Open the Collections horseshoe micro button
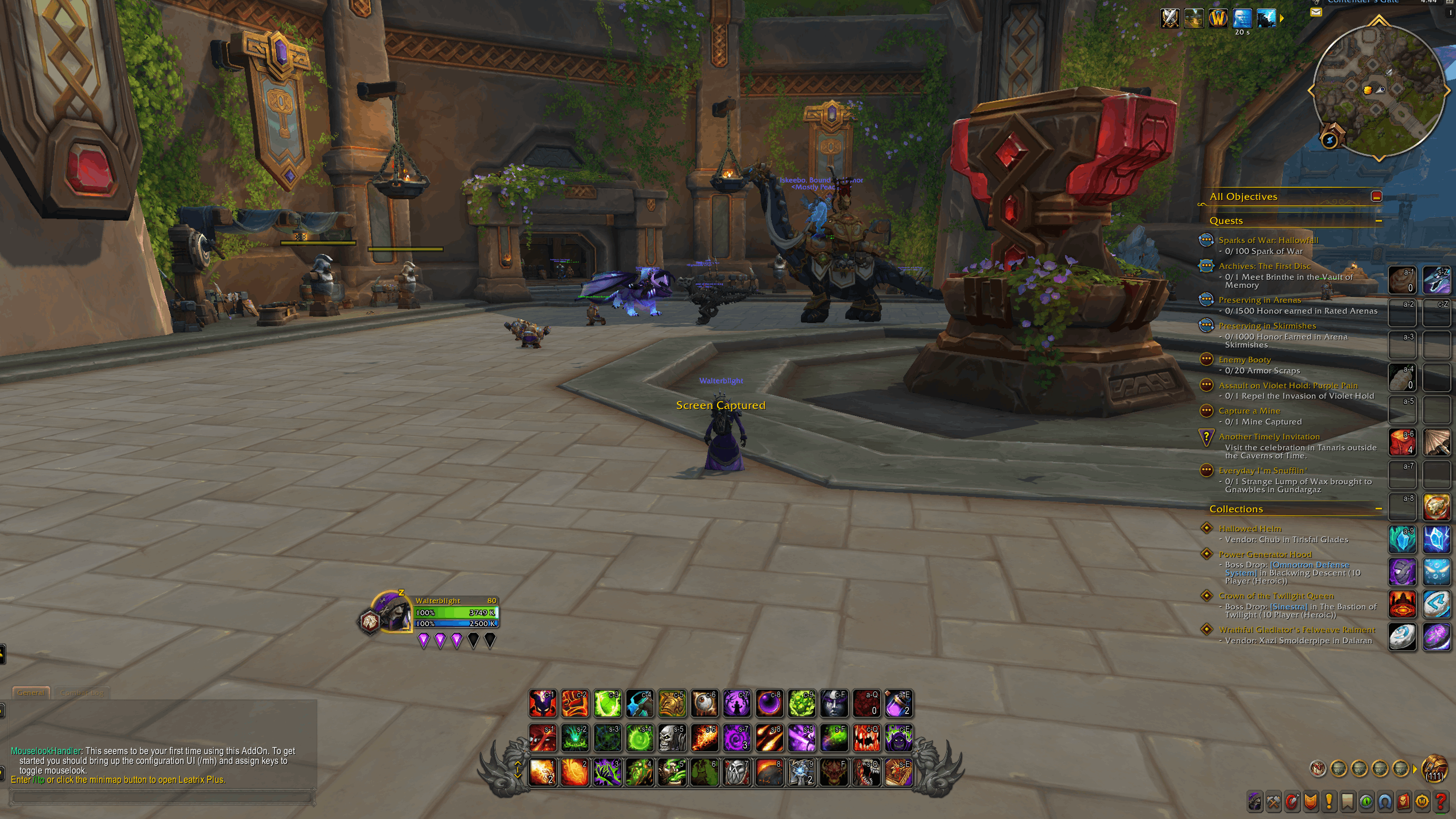The image size is (1456, 819). 1384,802
